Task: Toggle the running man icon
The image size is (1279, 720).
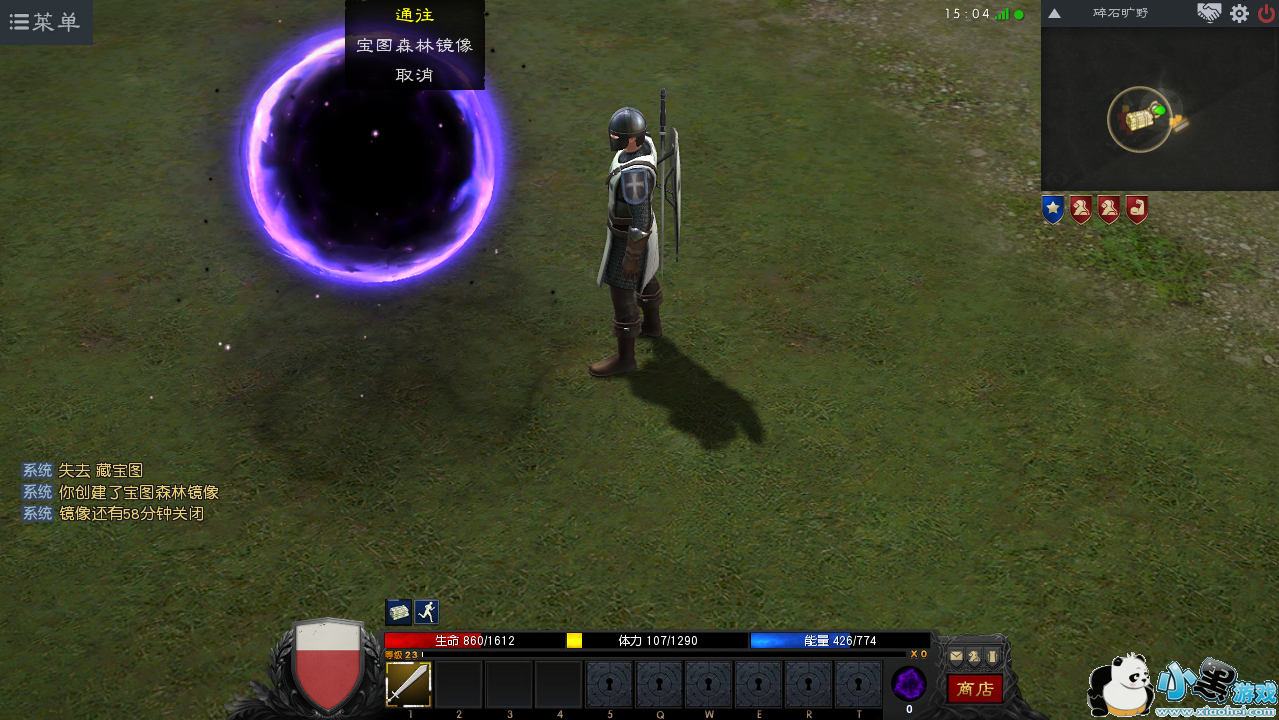Action: pyautogui.click(x=427, y=612)
